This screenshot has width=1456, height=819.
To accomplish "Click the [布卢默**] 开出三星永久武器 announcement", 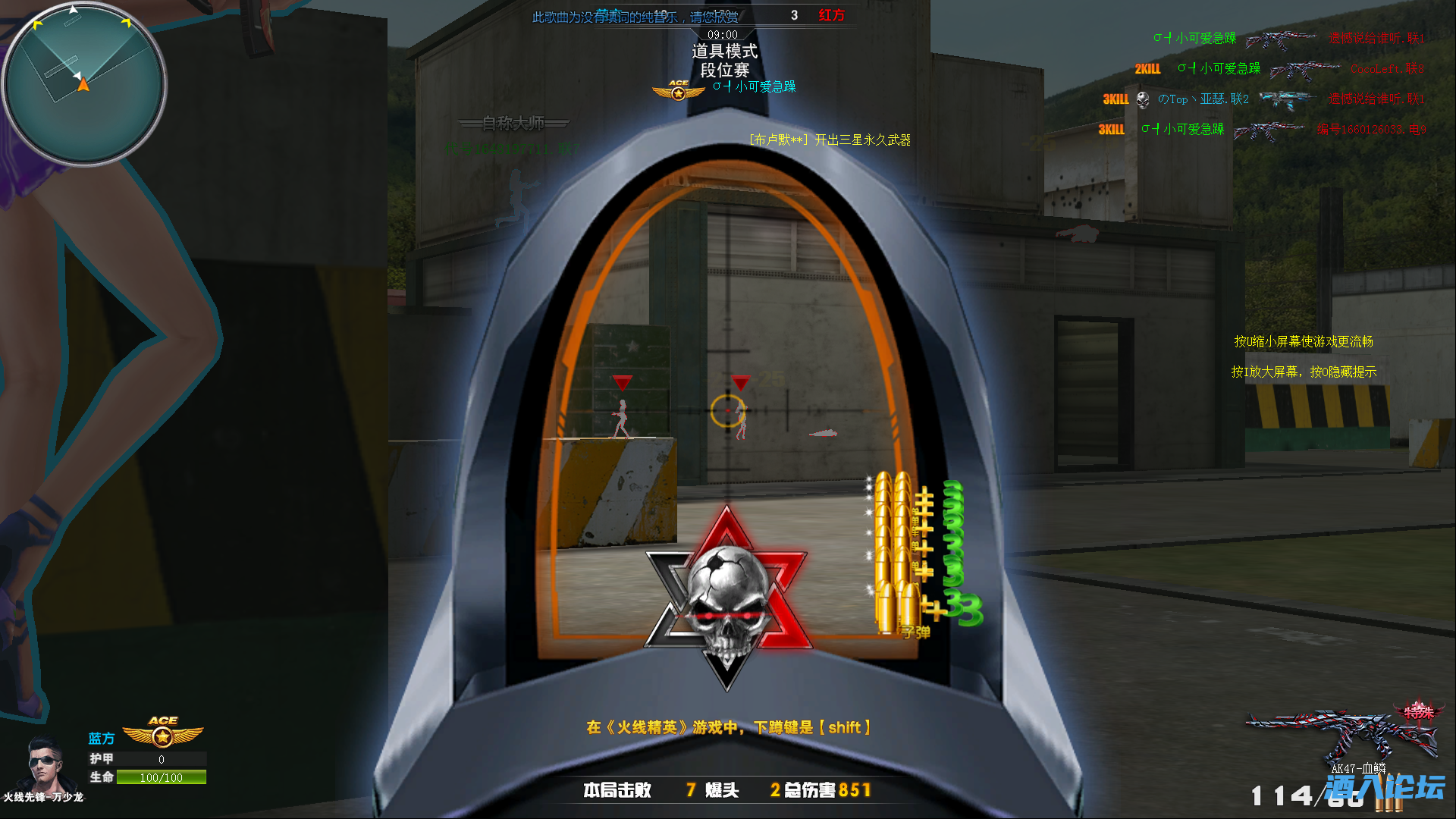I will tap(830, 140).
